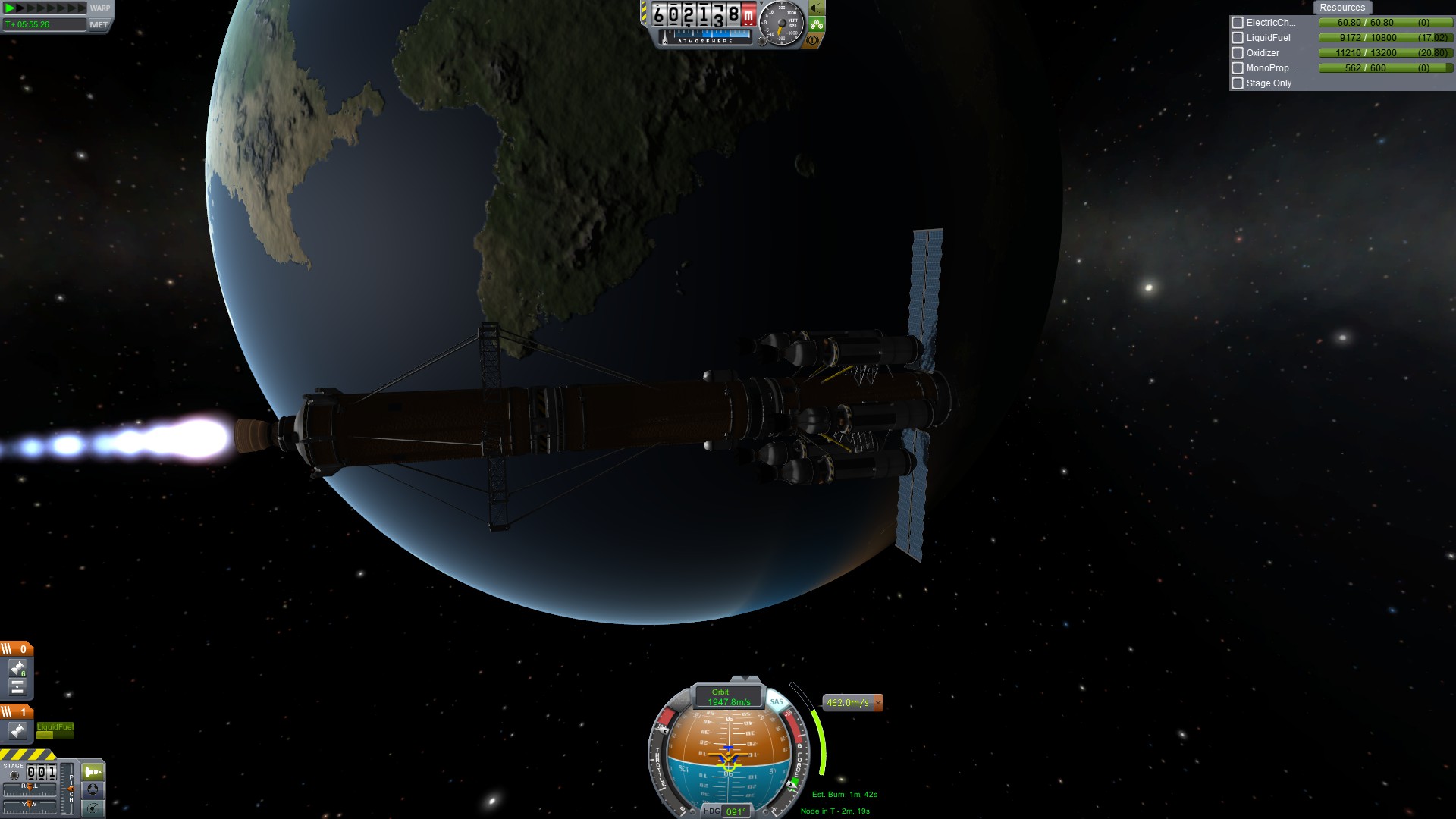
Task: Open the map view button
Action: tap(93, 808)
